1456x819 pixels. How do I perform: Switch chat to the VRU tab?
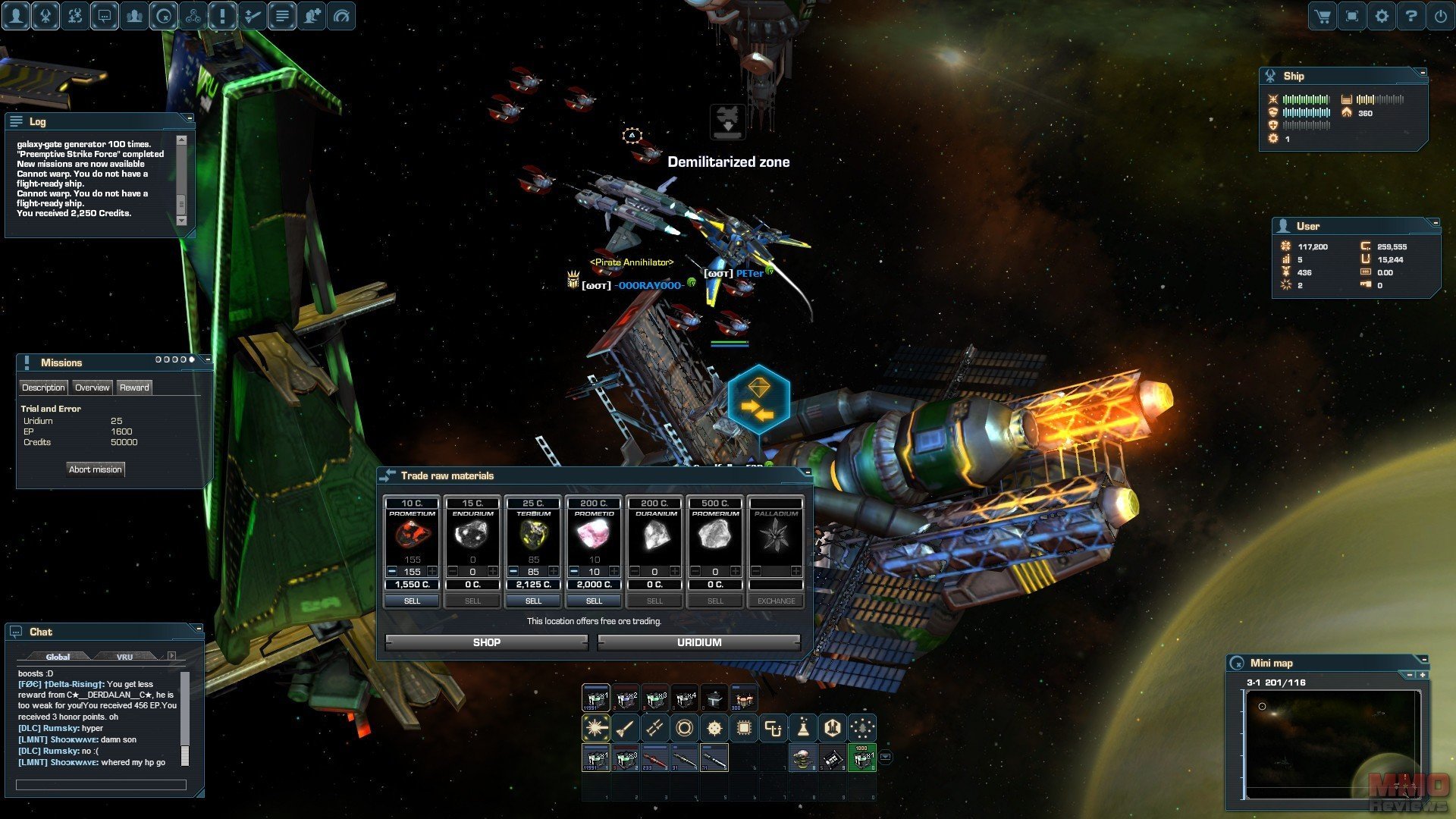pyautogui.click(x=124, y=657)
